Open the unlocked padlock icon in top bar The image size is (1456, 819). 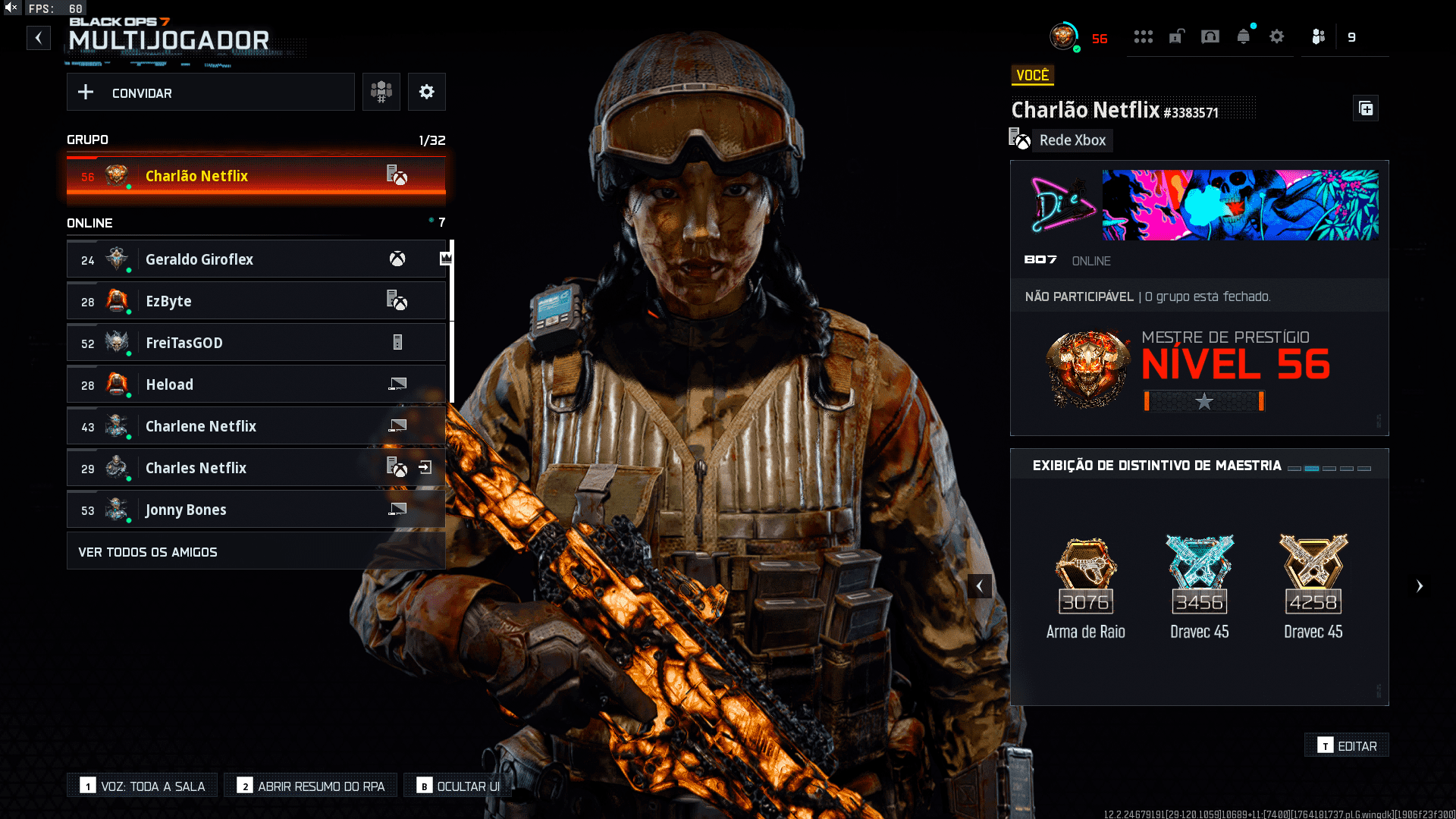(x=1176, y=36)
